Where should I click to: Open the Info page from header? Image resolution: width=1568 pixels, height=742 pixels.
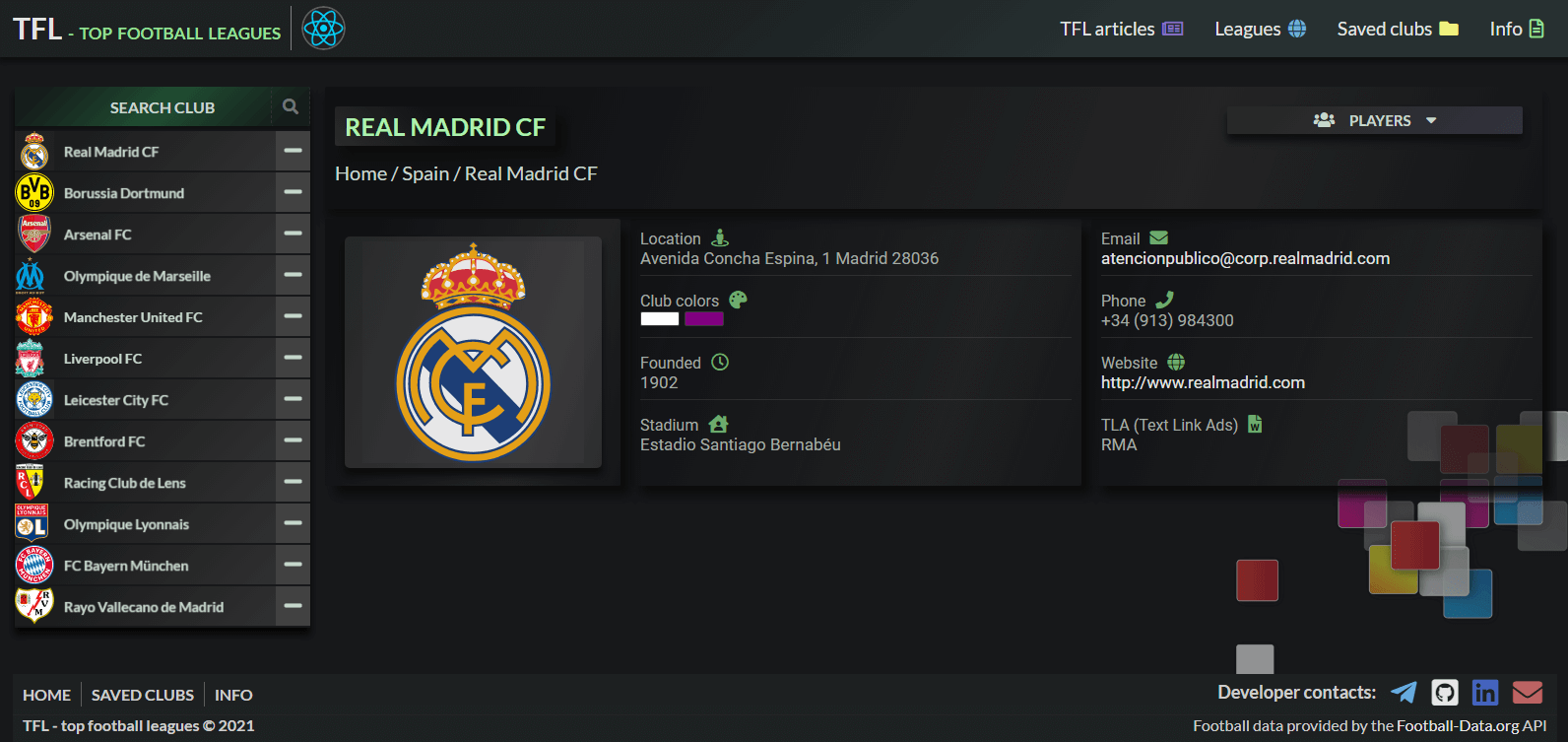click(x=1516, y=30)
